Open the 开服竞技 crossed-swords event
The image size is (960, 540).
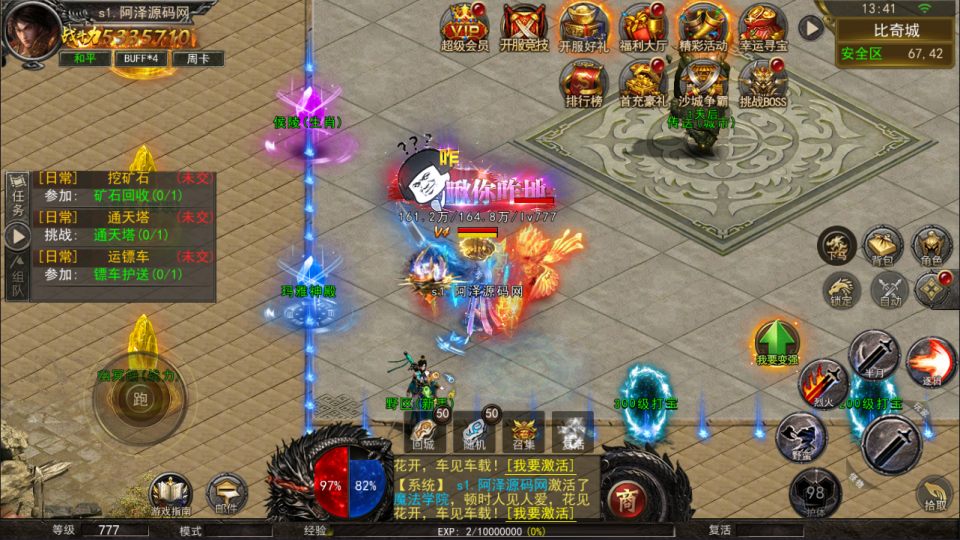tap(523, 24)
